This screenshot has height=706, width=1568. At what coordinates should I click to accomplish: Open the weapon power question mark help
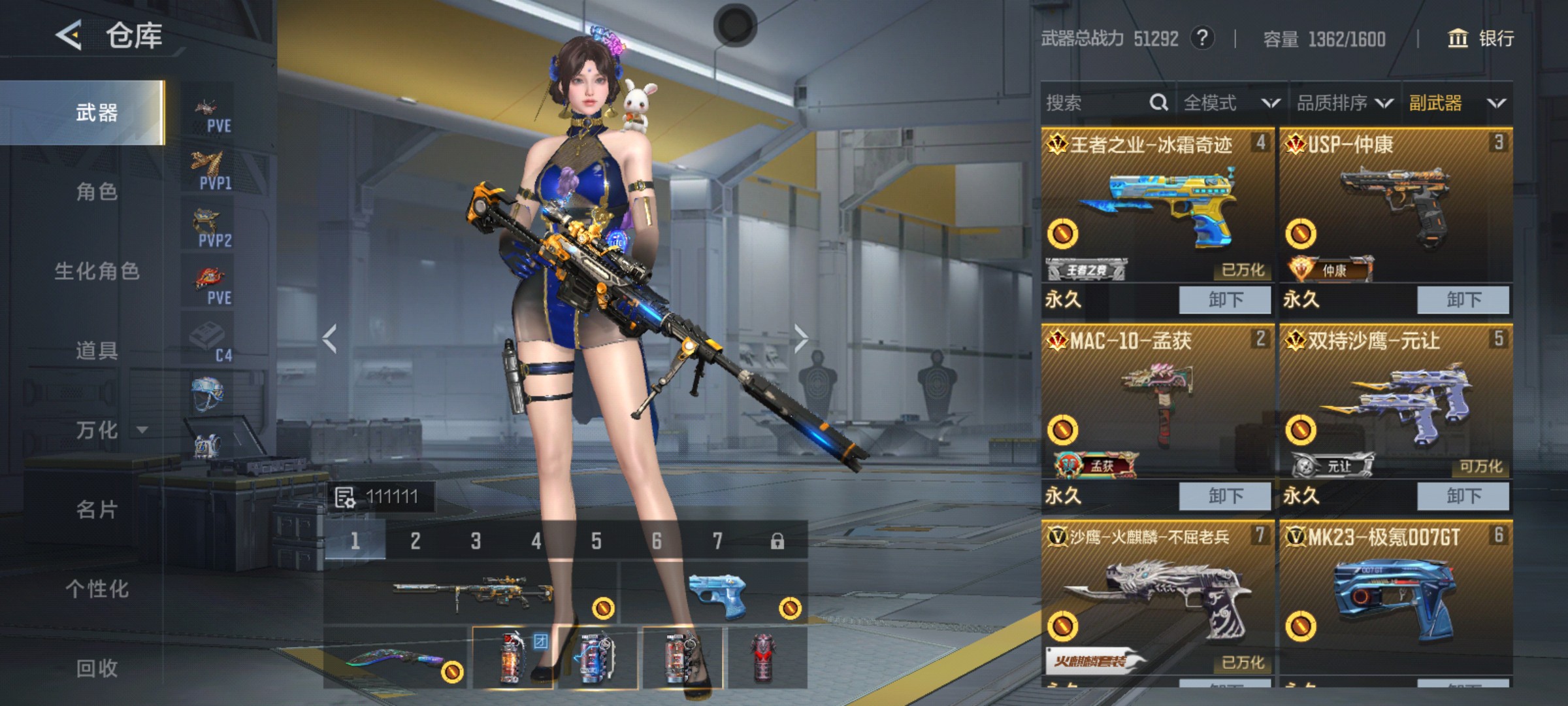[1202, 39]
